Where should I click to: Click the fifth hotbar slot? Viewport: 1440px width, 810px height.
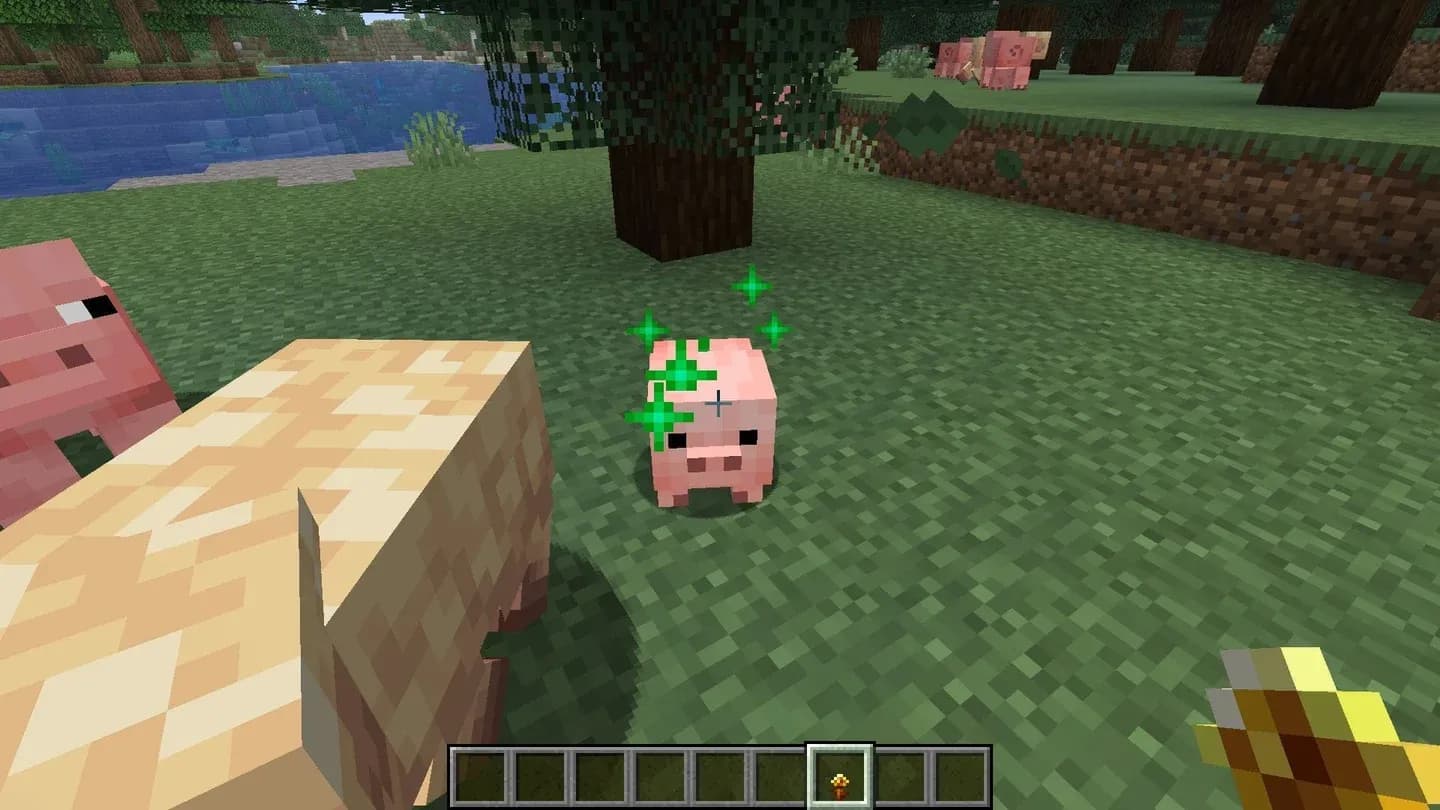(719, 775)
